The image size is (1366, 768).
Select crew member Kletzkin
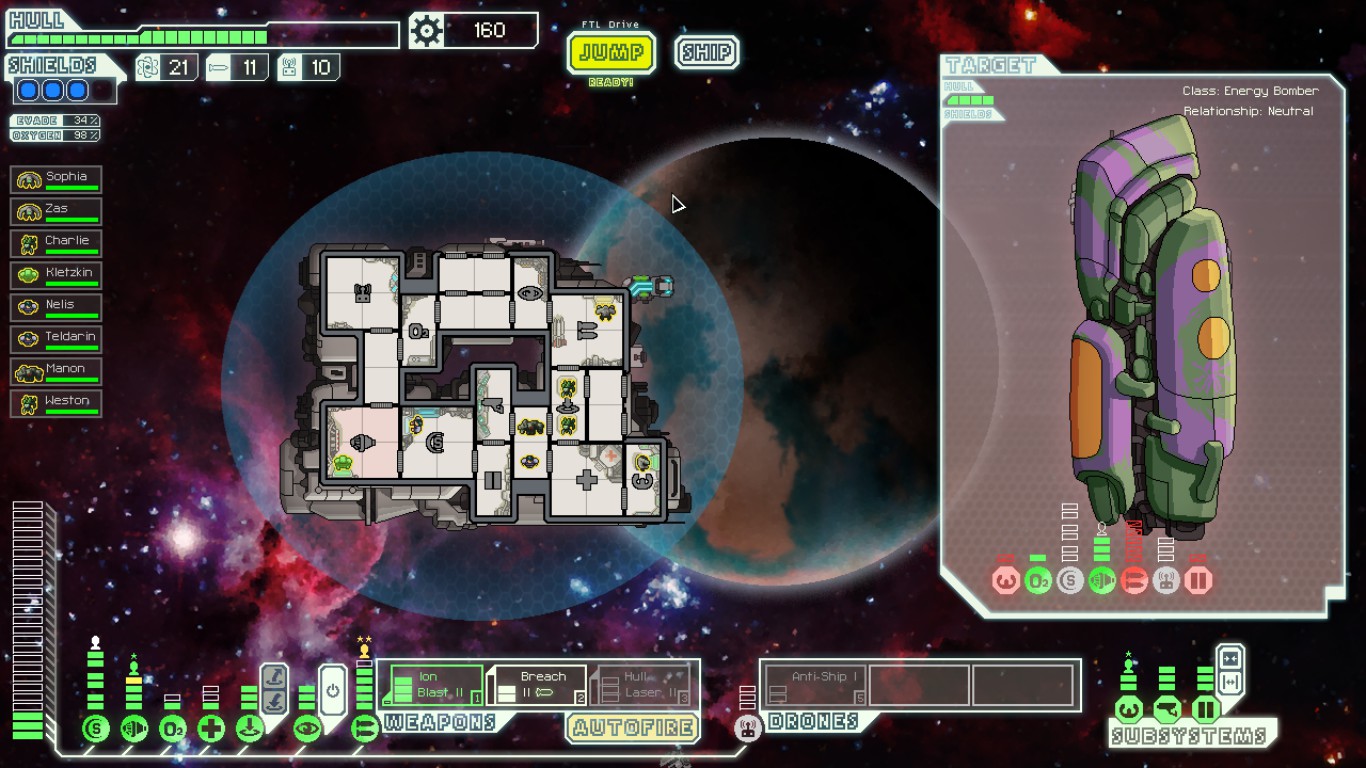[56, 276]
